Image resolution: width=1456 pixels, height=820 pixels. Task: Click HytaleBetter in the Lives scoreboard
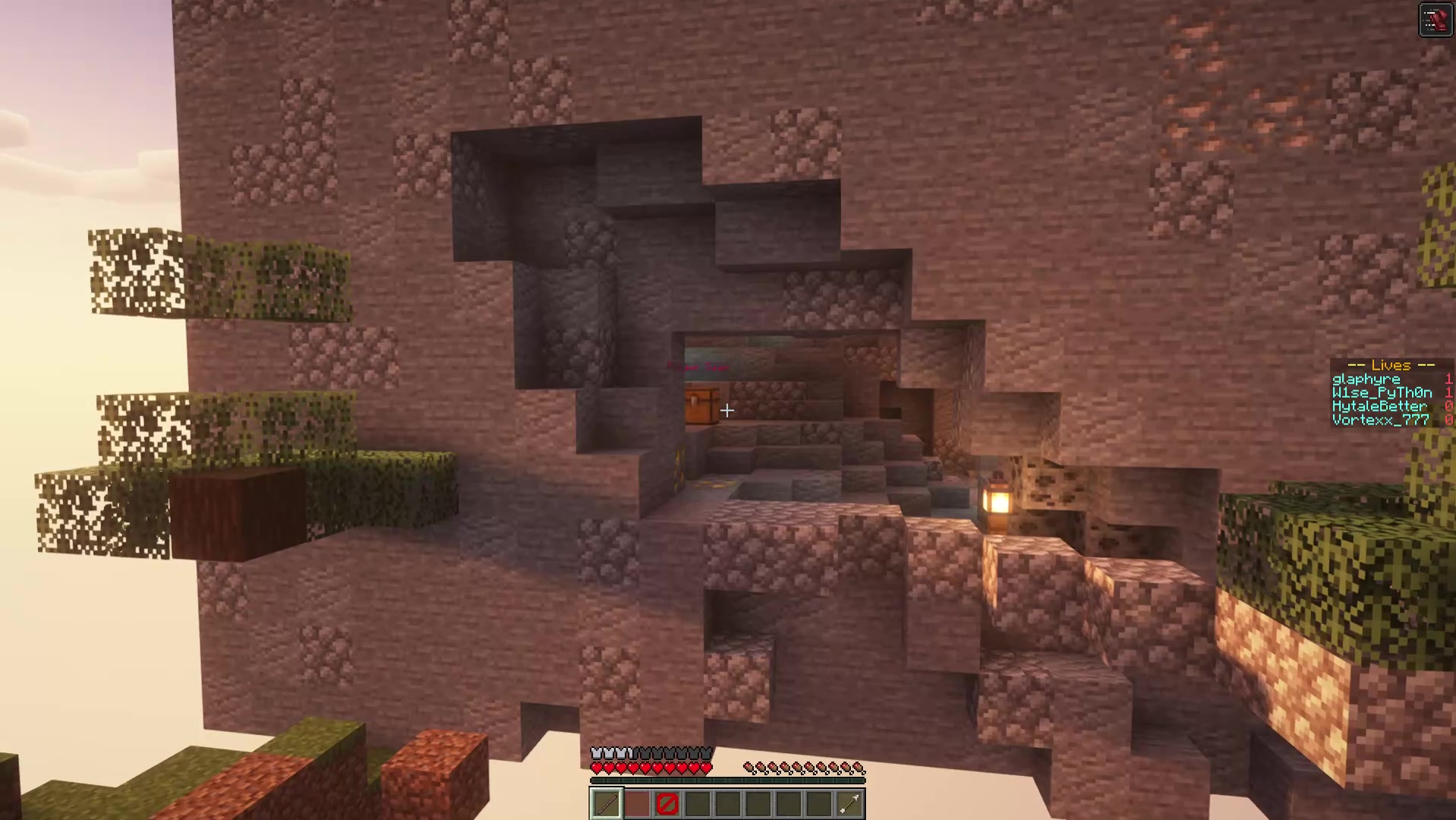[x=1380, y=405]
